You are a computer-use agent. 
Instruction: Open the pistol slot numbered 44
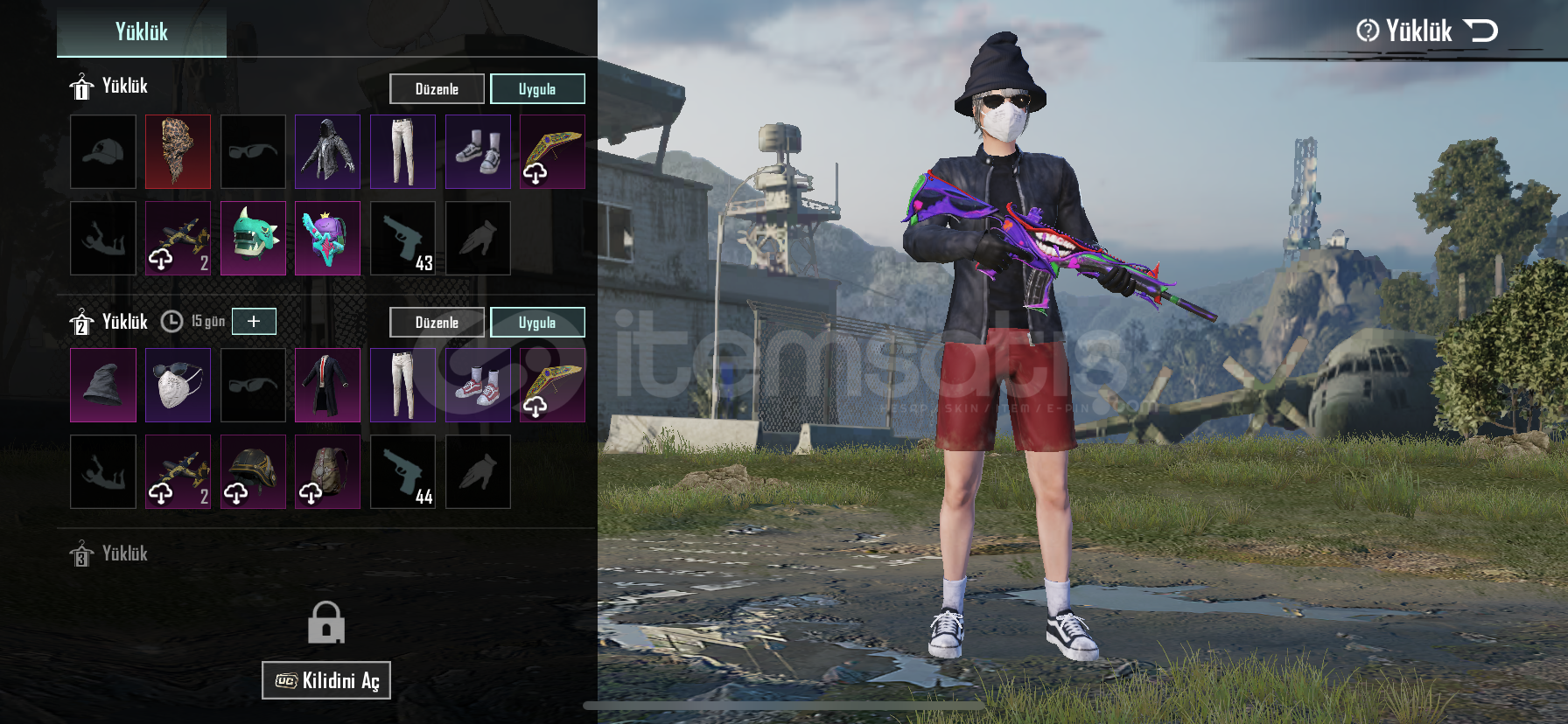pyautogui.click(x=402, y=472)
